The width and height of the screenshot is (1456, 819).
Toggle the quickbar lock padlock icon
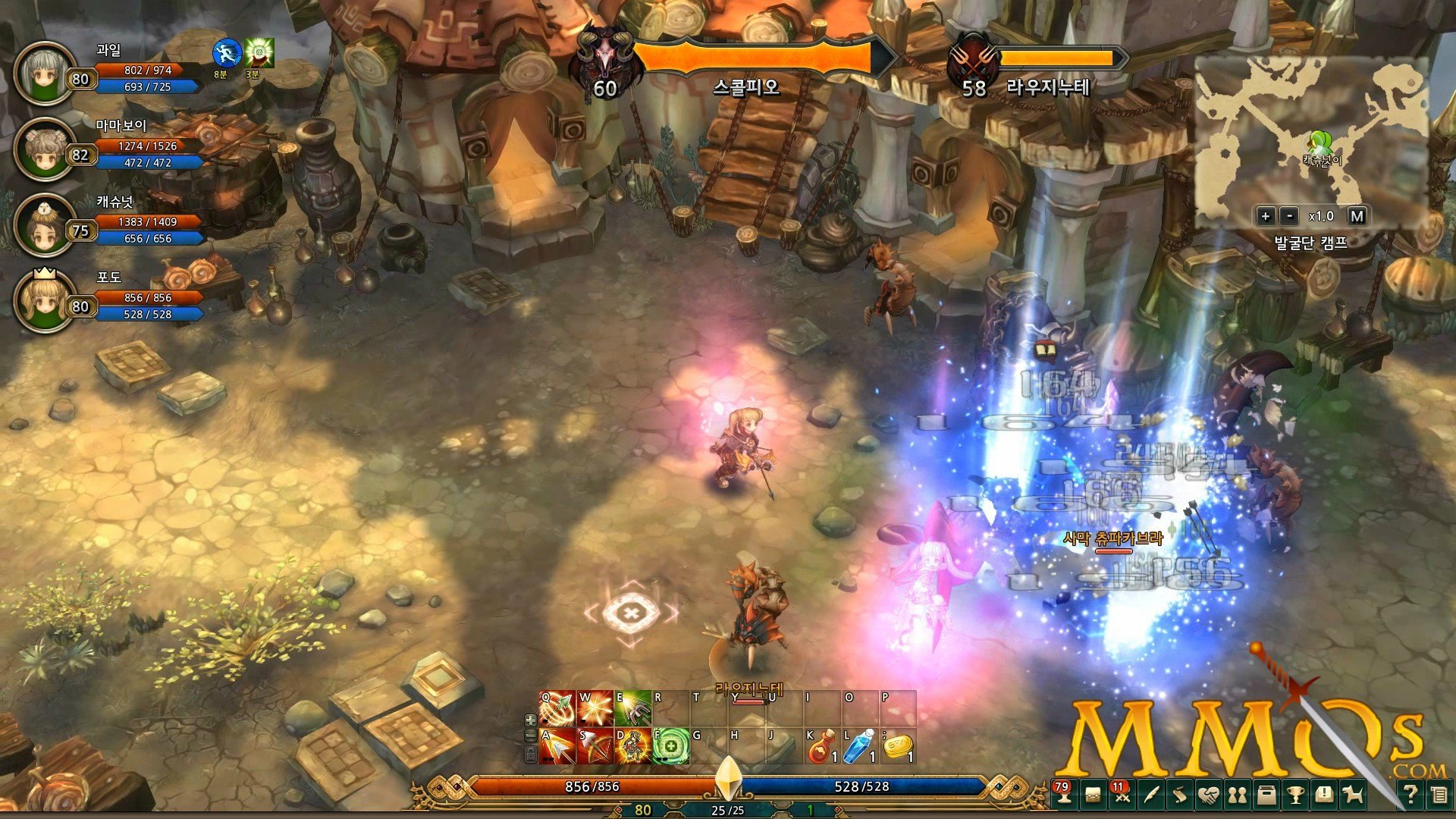point(529,755)
